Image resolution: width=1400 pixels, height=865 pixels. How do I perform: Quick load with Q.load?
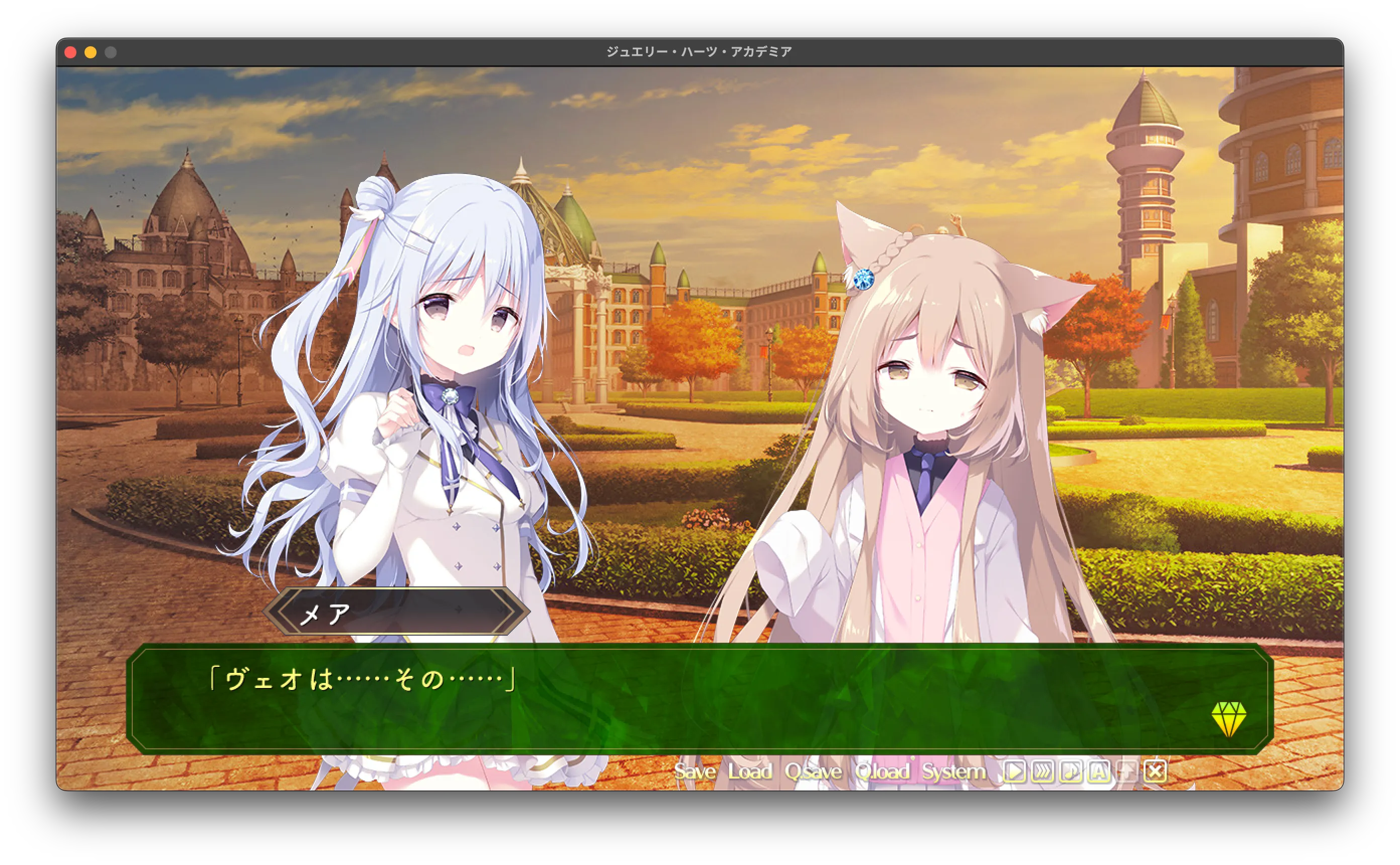coord(883,772)
